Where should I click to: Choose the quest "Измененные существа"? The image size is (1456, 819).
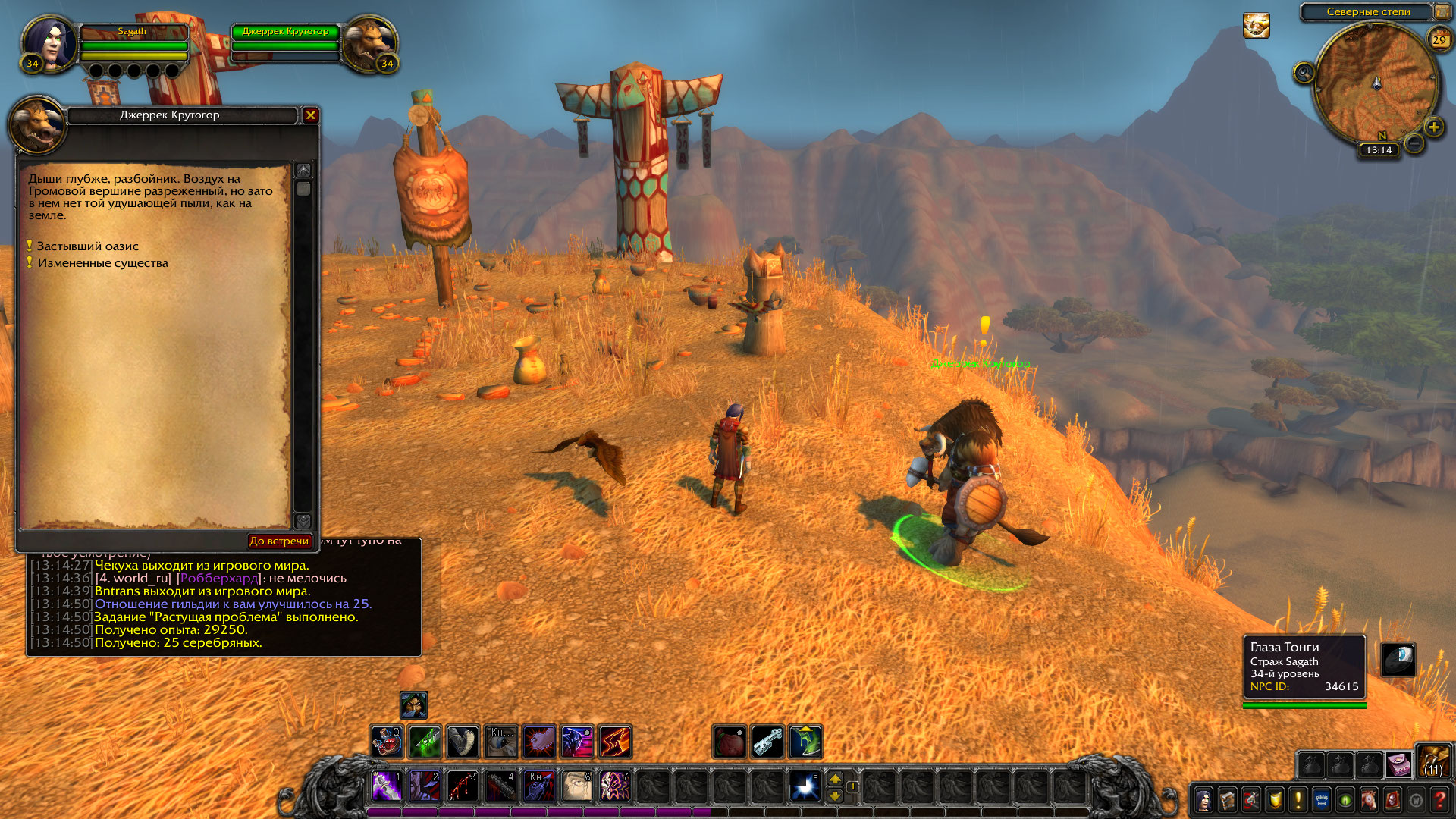tap(102, 263)
